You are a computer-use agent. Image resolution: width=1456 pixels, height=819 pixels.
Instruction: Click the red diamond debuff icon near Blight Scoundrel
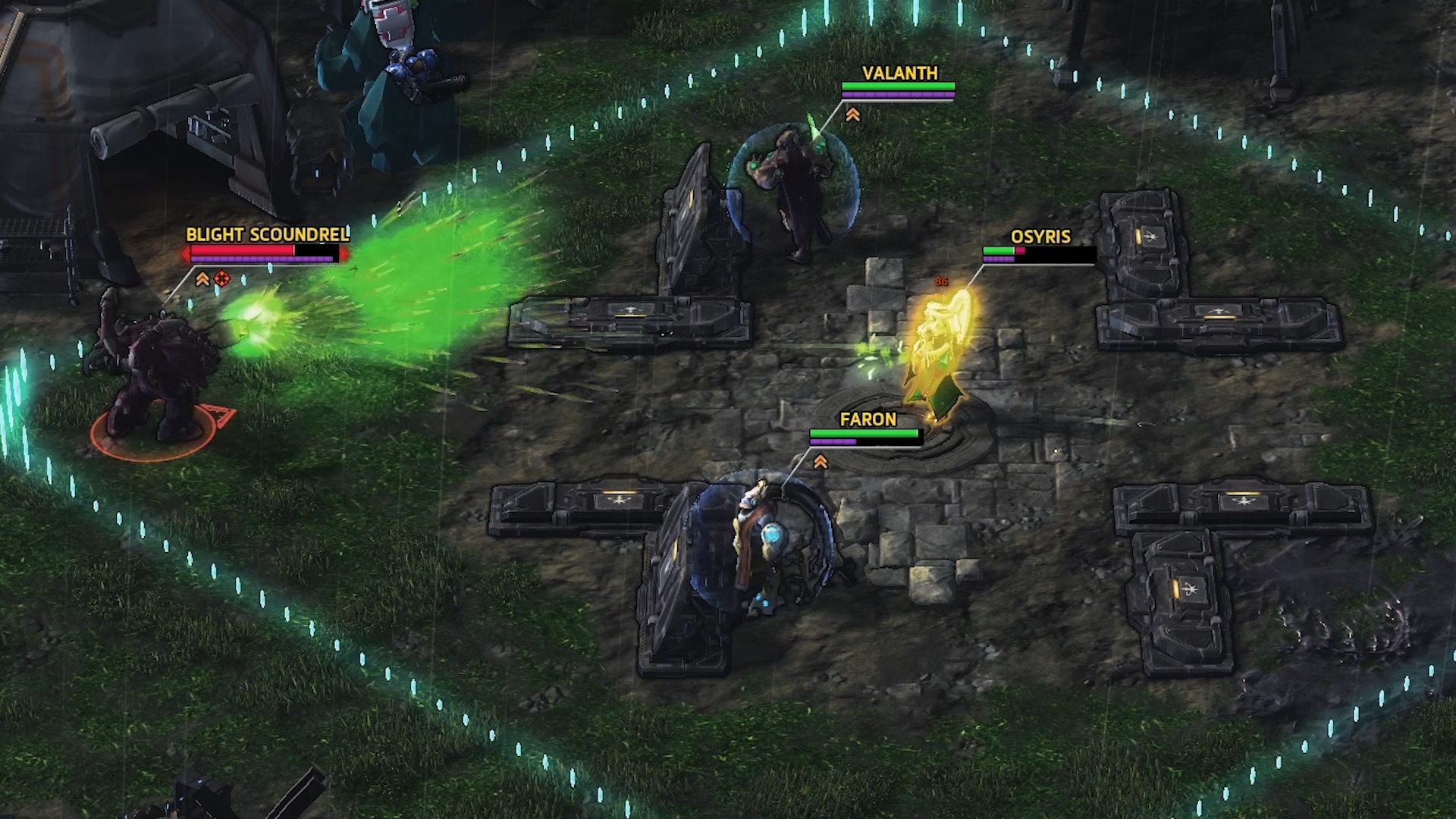coord(221,278)
